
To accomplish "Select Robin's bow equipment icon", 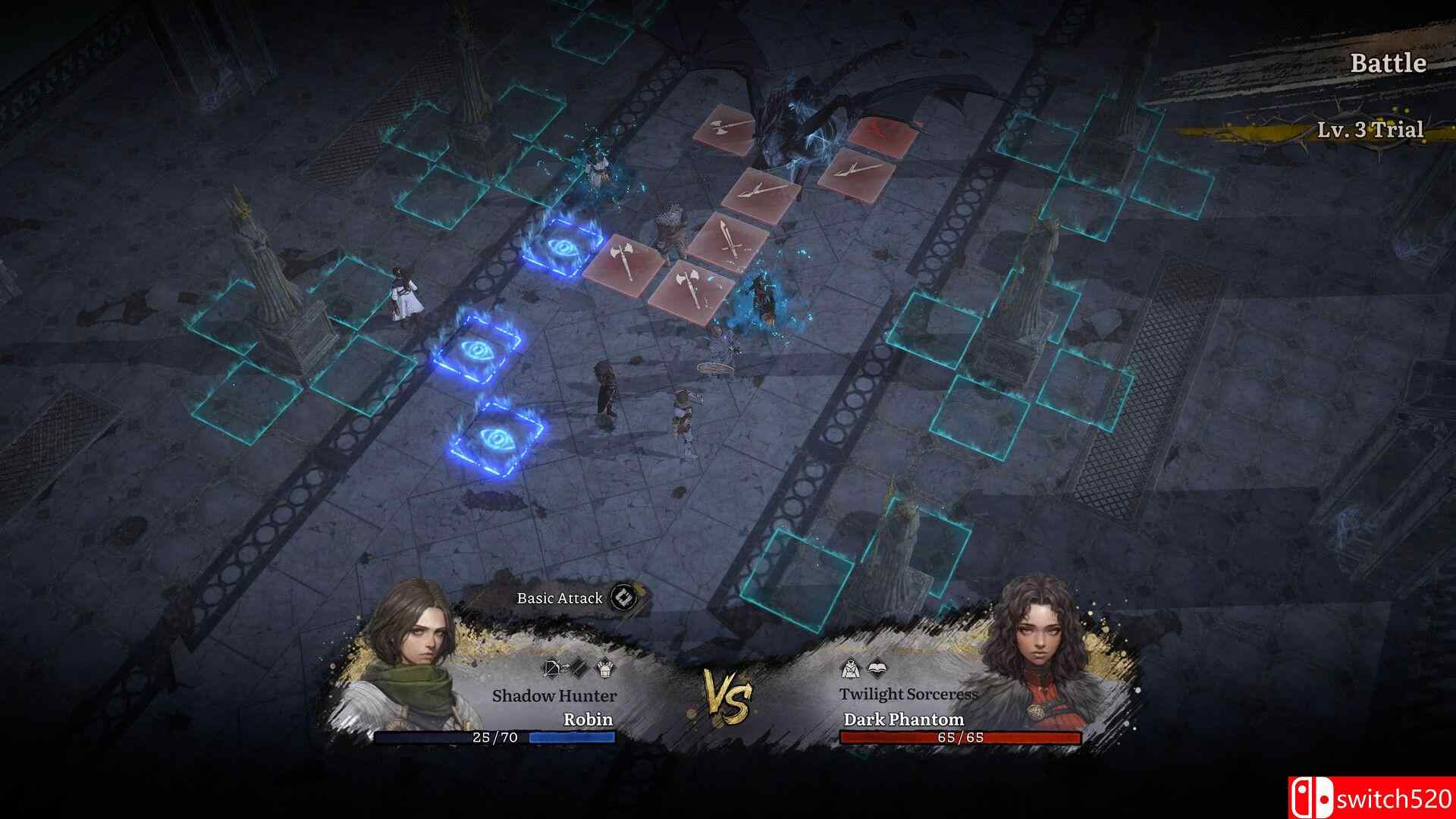I will coord(552,667).
